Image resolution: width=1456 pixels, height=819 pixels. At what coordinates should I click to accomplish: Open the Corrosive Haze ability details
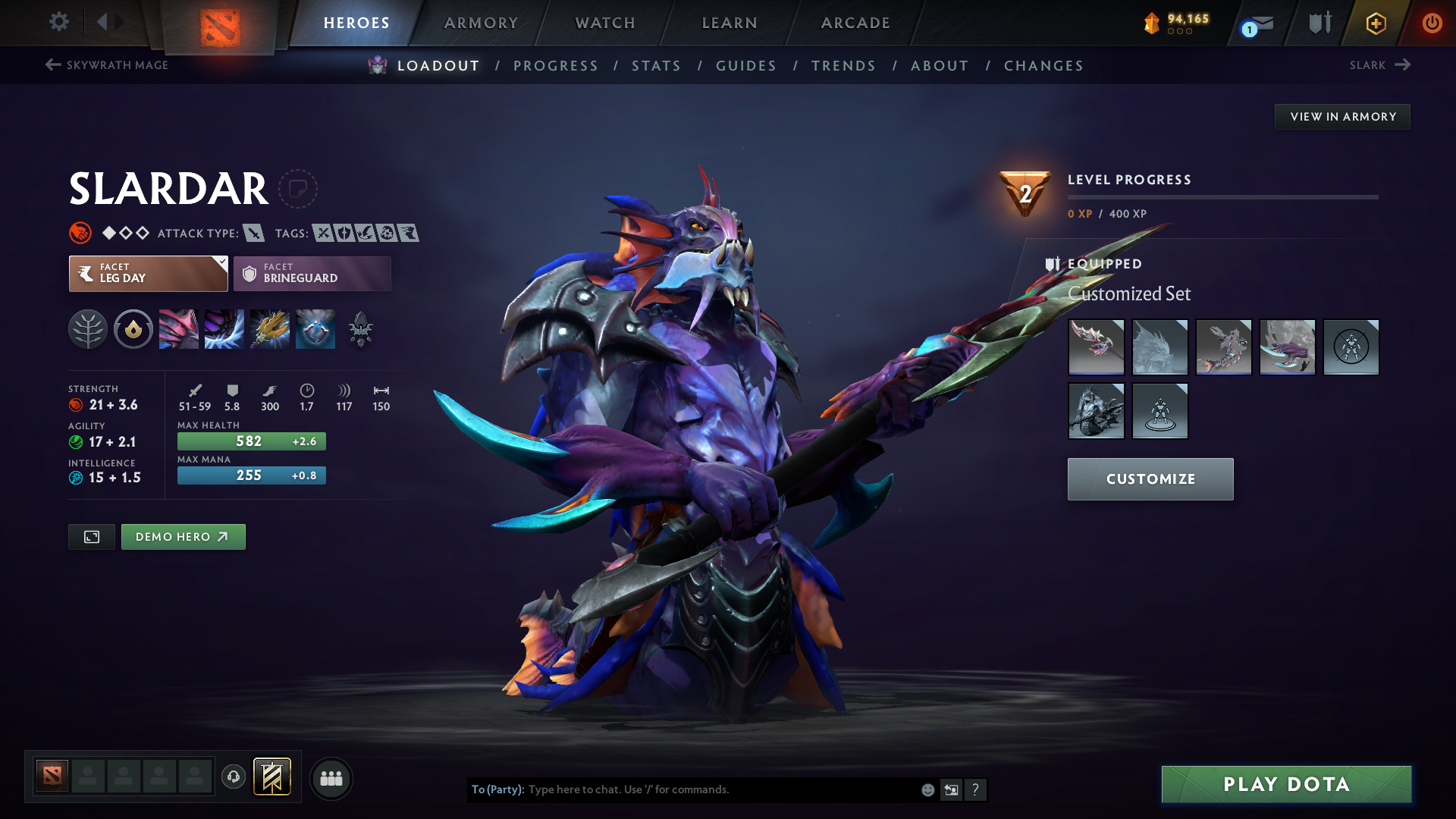pyautogui.click(x=315, y=329)
